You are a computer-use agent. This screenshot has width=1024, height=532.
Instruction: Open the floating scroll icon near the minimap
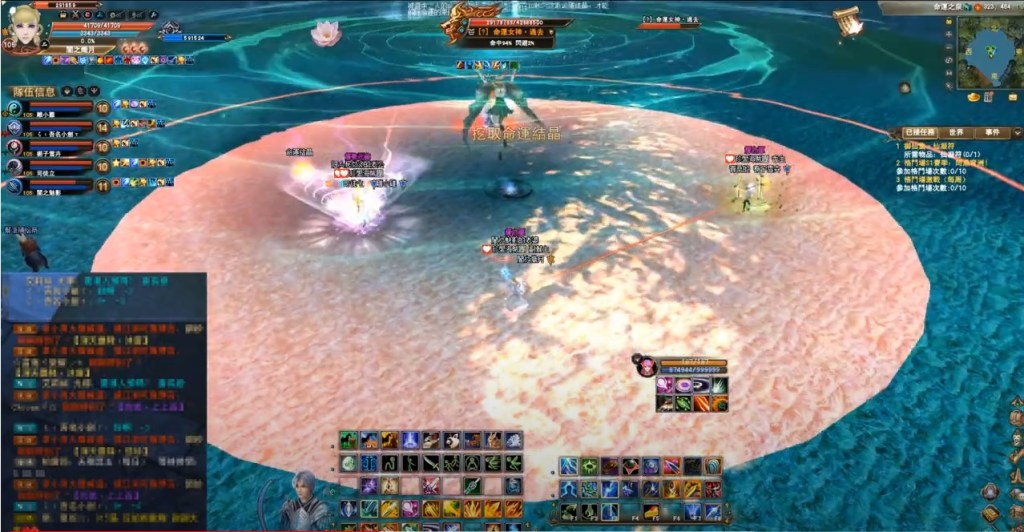click(x=849, y=22)
